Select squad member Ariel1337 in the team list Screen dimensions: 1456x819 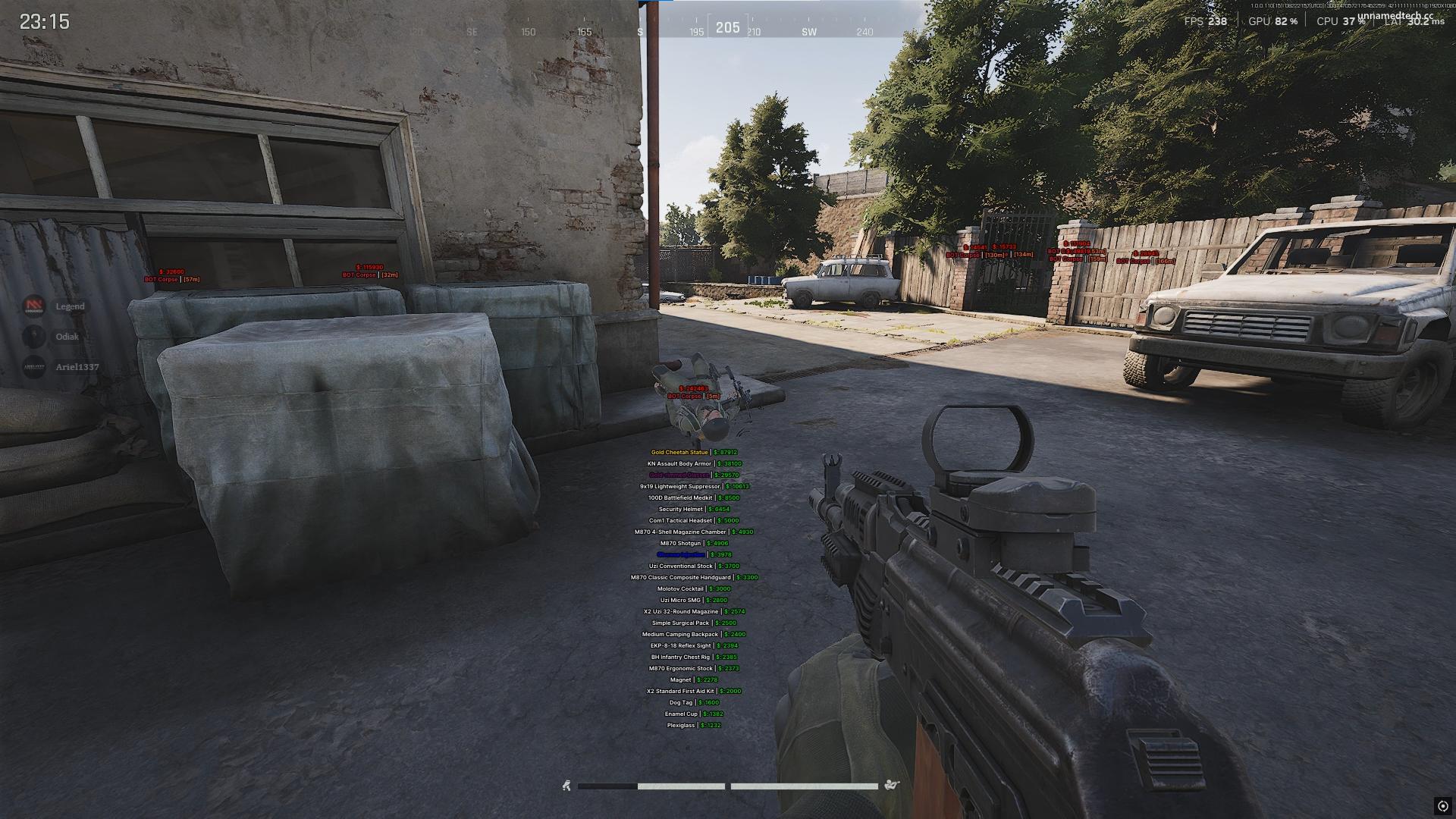point(77,367)
